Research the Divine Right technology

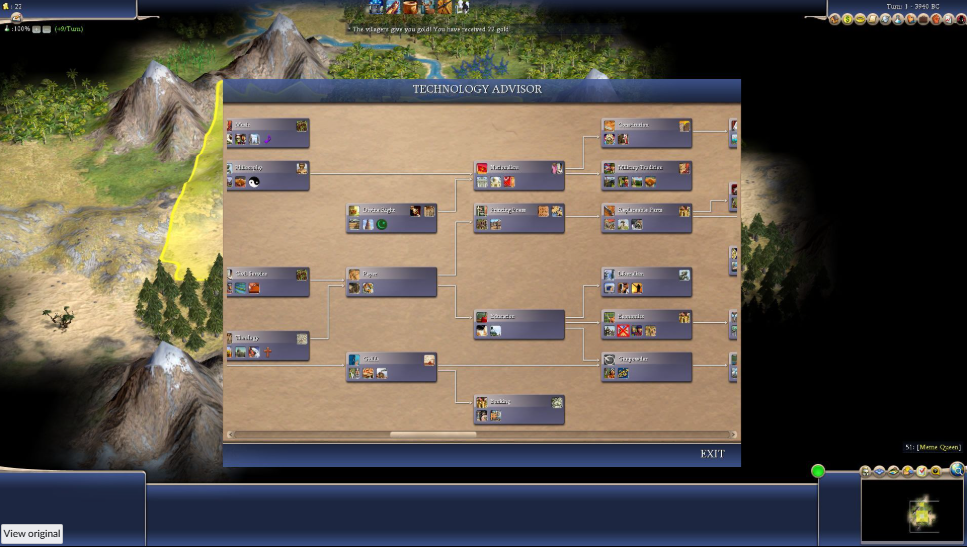pos(392,217)
